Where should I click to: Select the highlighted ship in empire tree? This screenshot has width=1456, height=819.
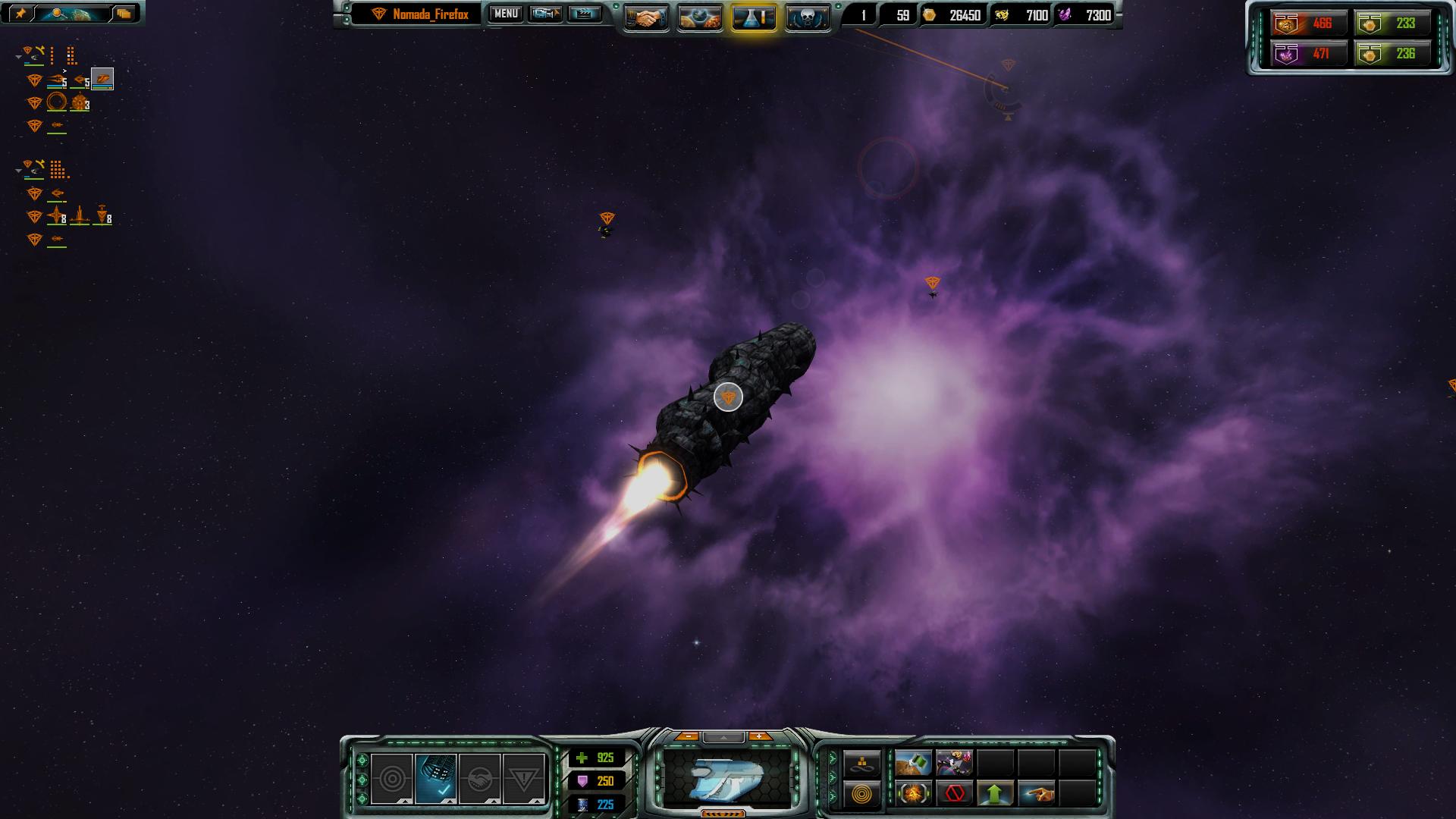[102, 79]
